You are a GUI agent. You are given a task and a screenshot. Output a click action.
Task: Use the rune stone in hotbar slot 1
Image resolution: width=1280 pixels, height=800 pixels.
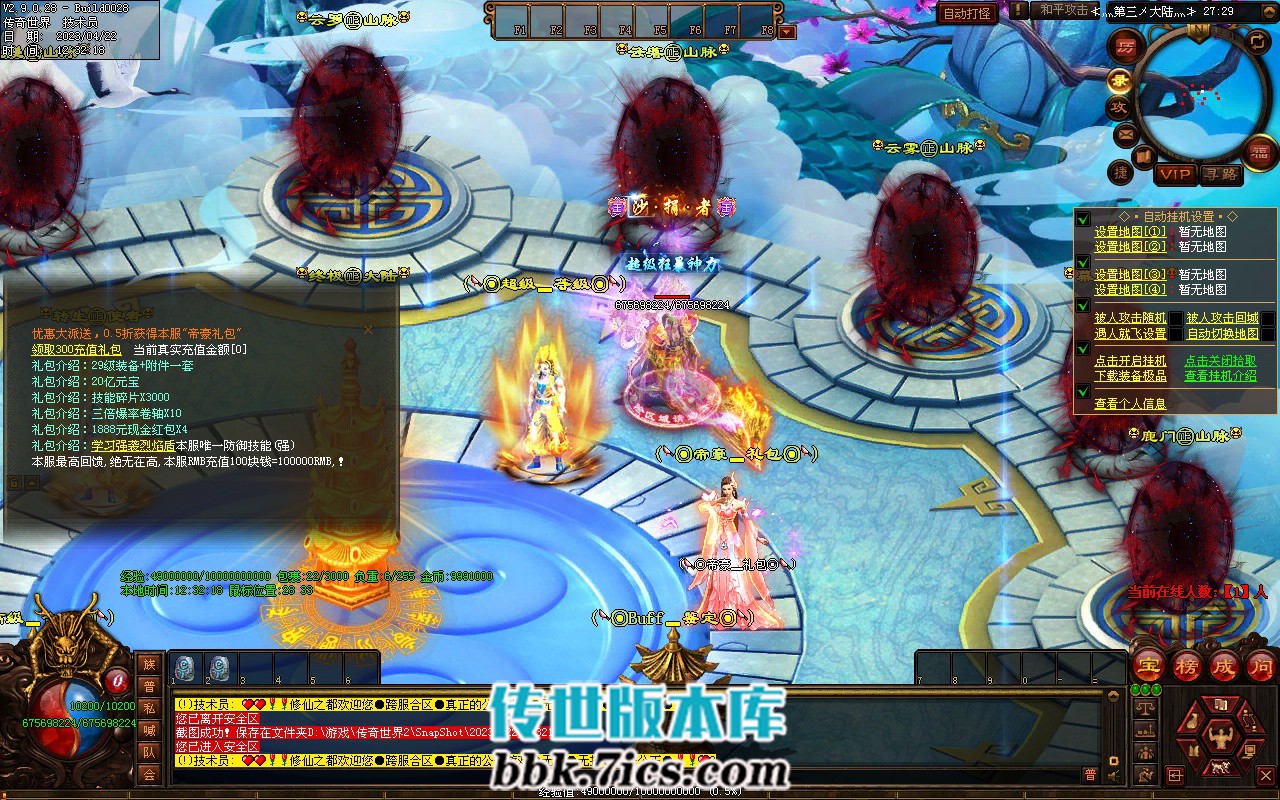(186, 668)
